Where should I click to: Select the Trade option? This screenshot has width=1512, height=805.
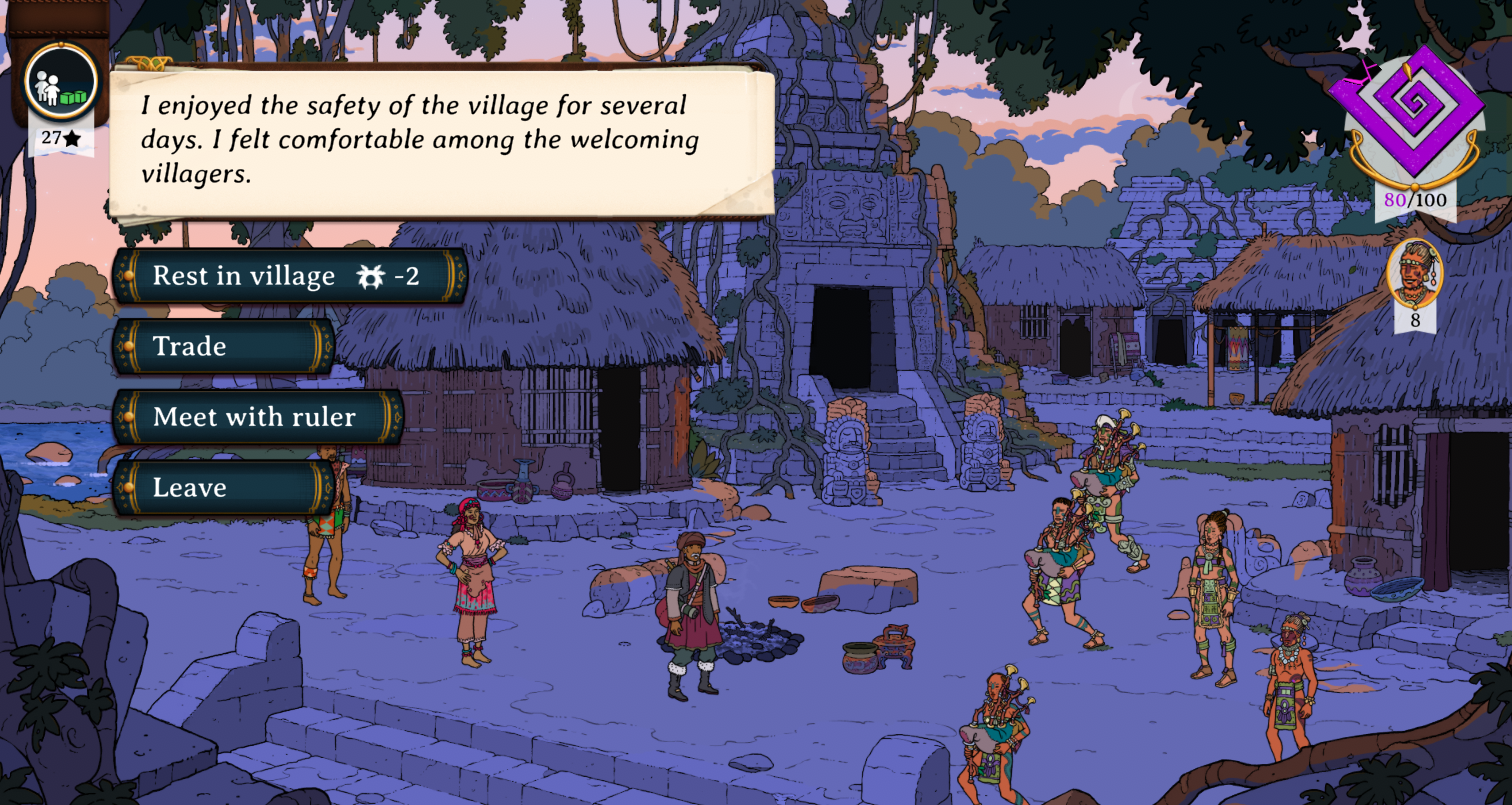pos(223,346)
